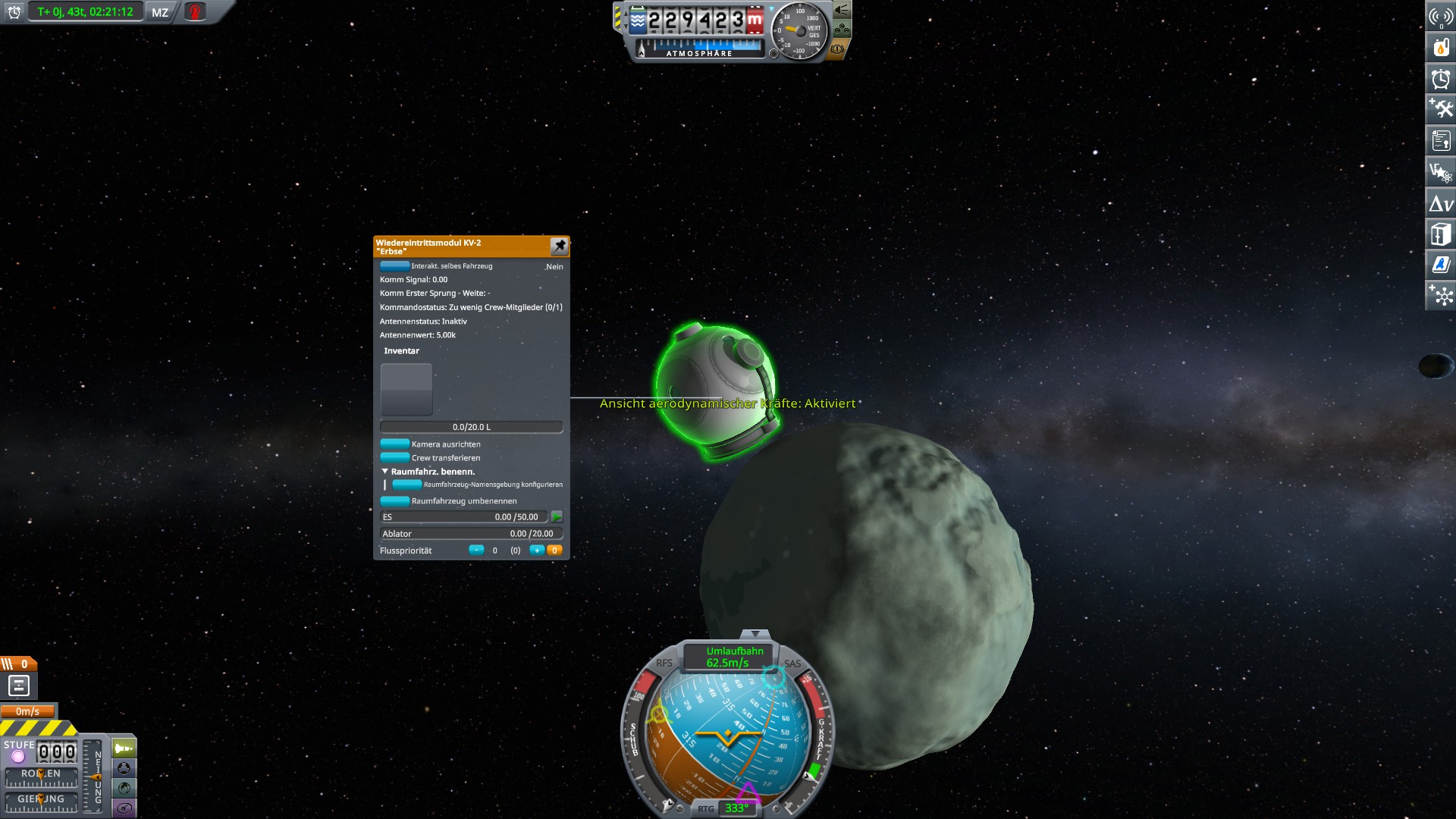This screenshot has width=1456, height=819.
Task: Toggle the lights button beside the altimeter
Action: point(842,11)
